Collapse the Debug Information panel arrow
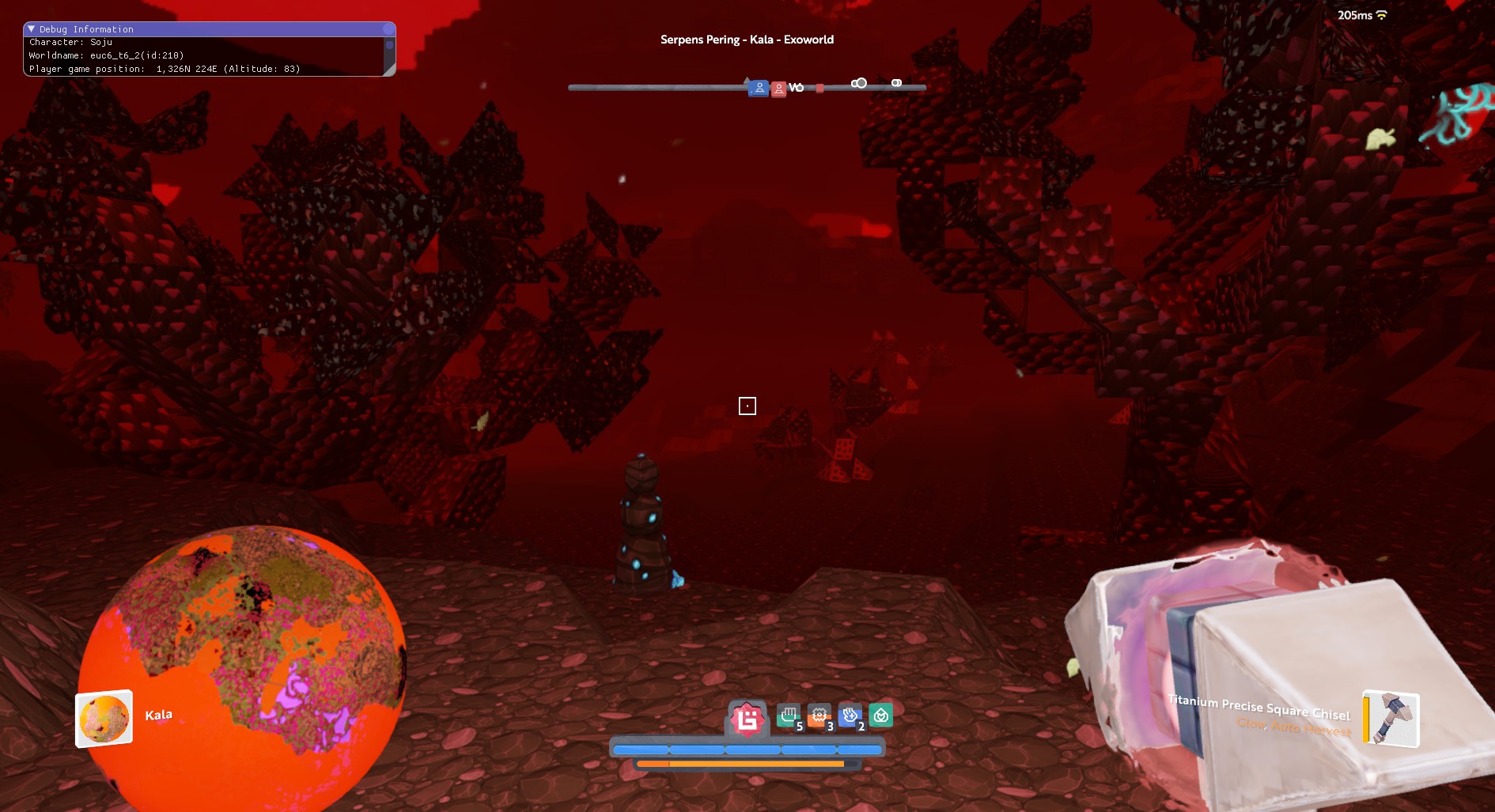The height and width of the screenshot is (812, 1495). (32, 29)
